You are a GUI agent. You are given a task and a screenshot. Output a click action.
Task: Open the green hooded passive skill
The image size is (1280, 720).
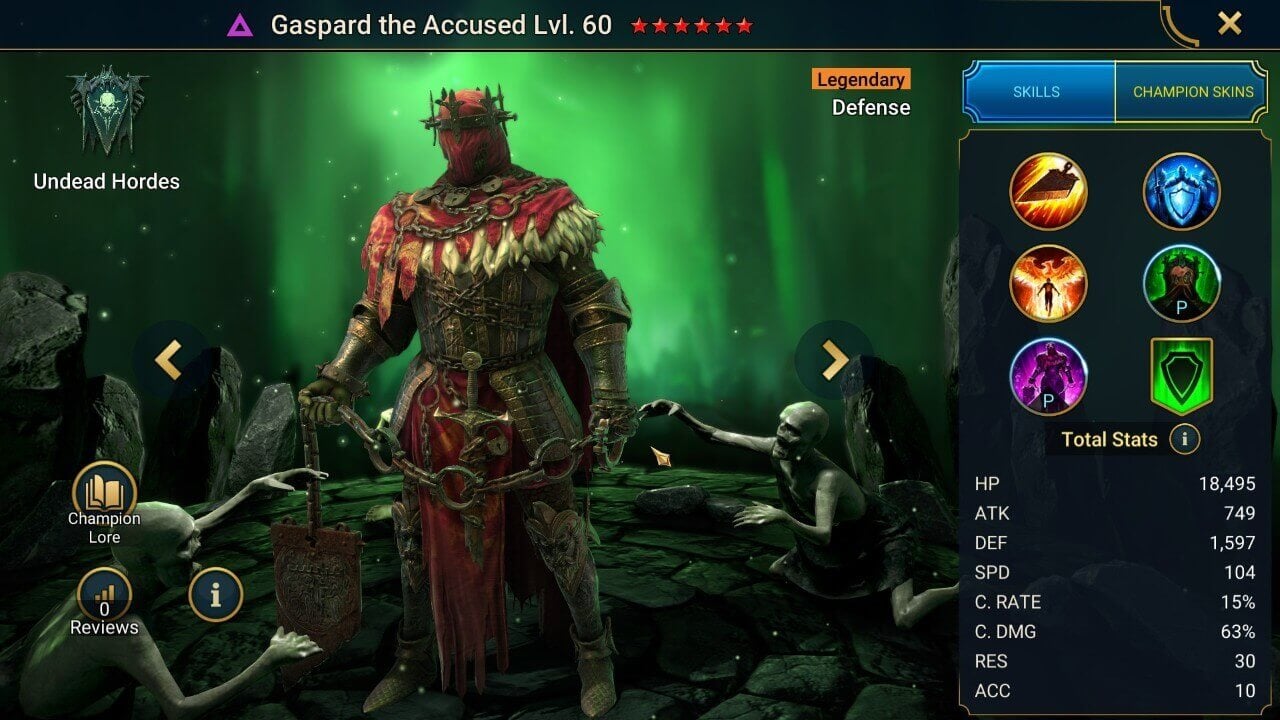(1181, 283)
